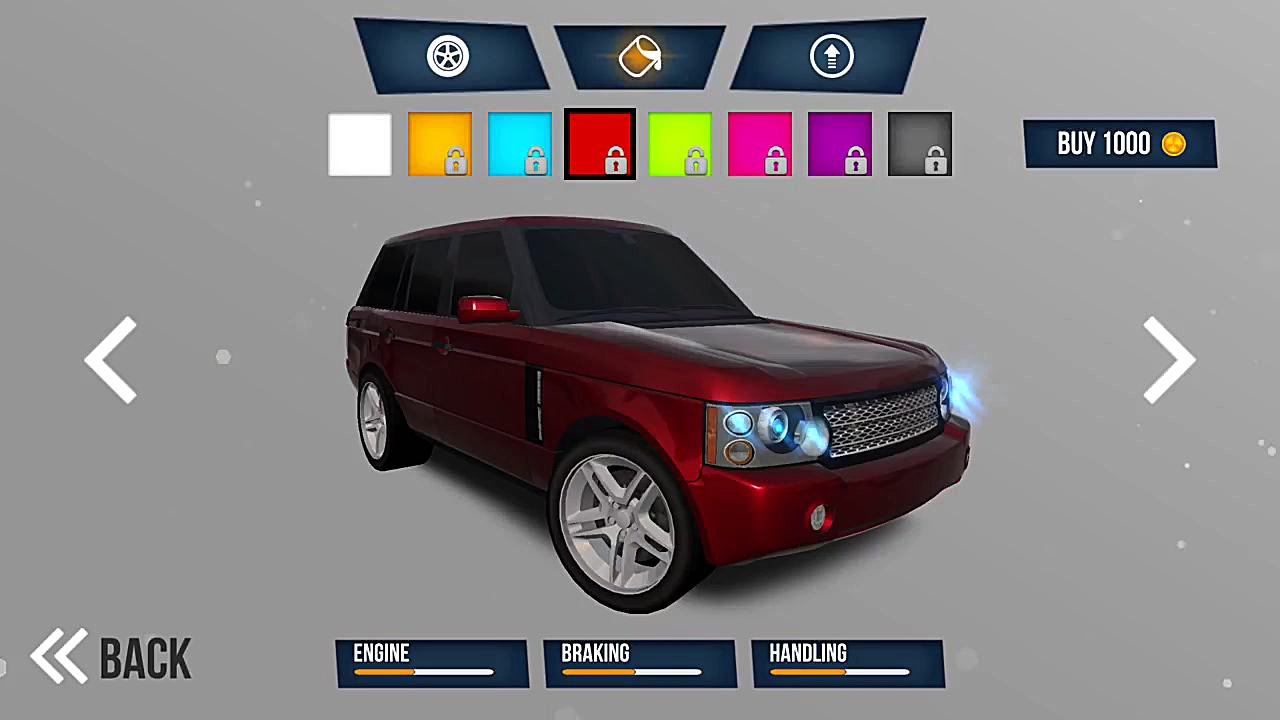
Task: Click the lock icon on the gray paint
Action: pos(935,160)
